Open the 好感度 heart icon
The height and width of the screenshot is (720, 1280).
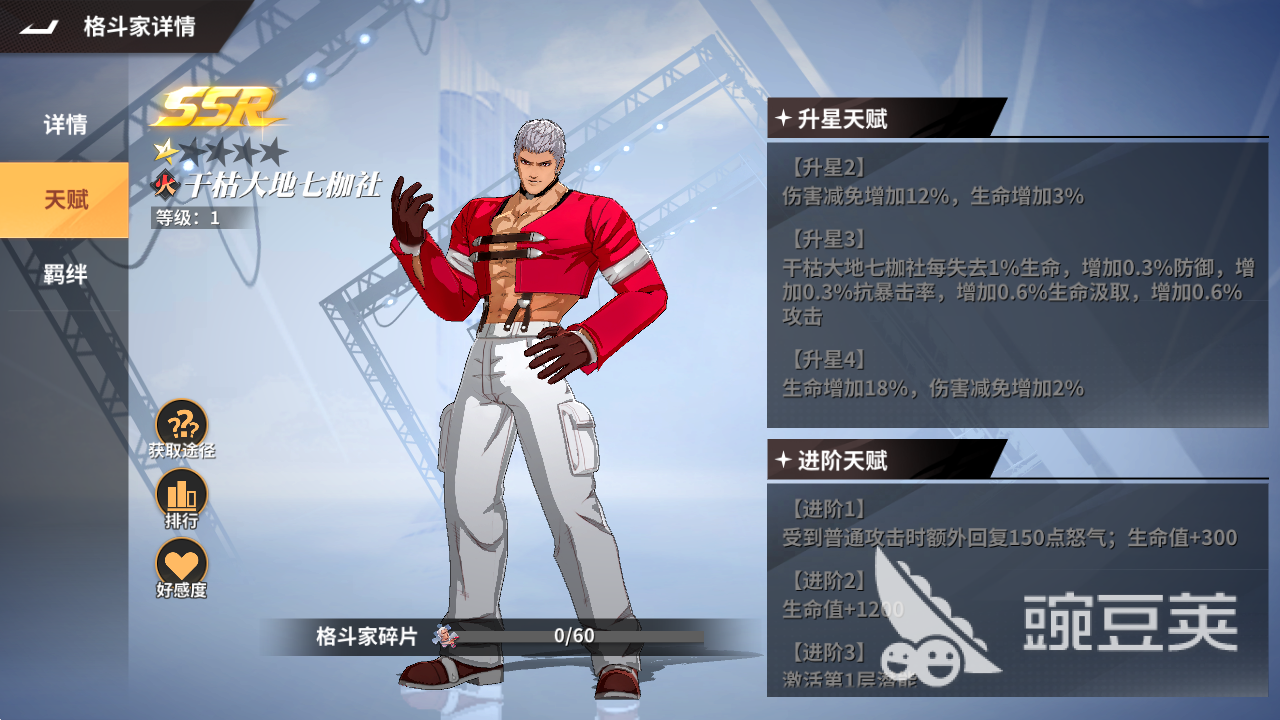pos(182,562)
